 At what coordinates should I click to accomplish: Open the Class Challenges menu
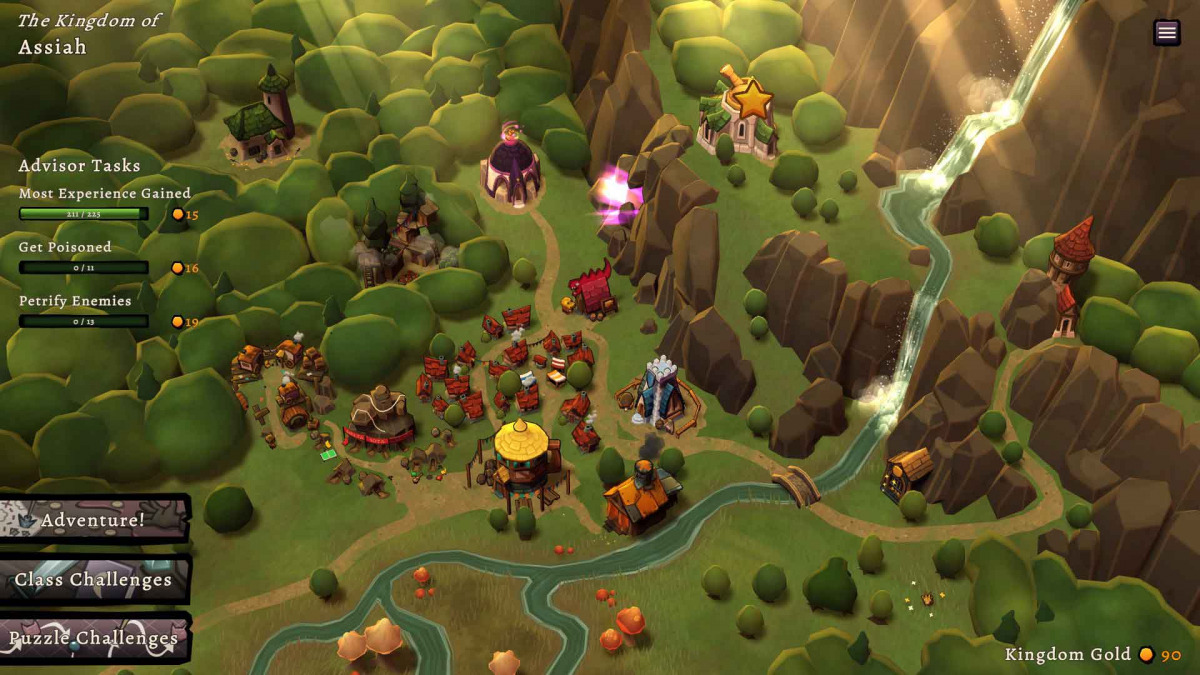(x=94, y=580)
